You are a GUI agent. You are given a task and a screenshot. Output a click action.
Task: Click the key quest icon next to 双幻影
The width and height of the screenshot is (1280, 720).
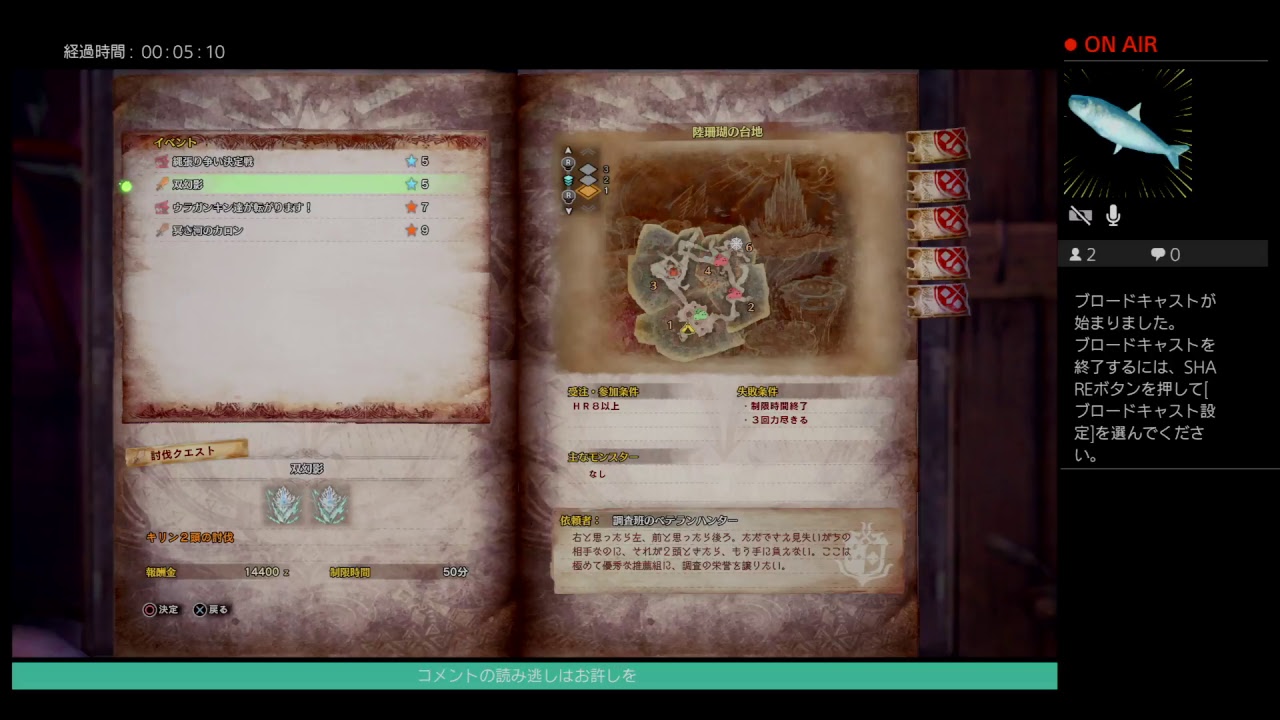tap(161, 184)
